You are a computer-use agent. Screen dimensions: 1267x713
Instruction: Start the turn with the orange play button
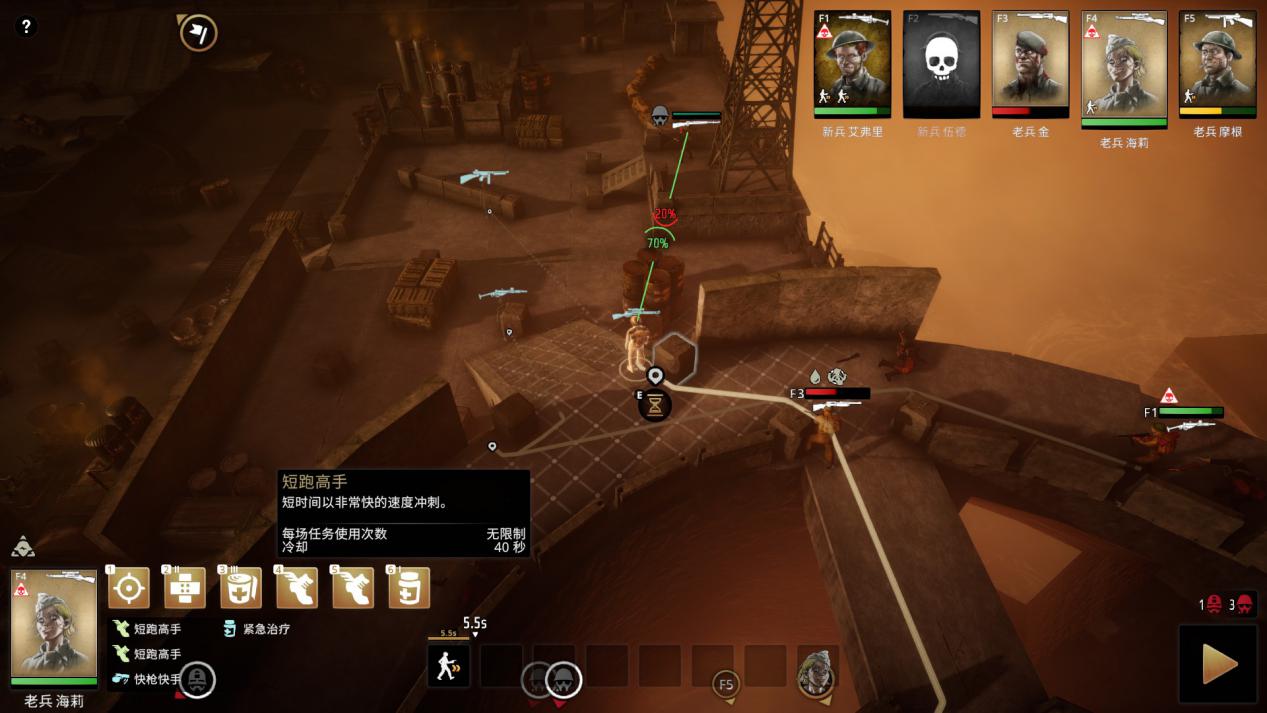click(x=1218, y=664)
